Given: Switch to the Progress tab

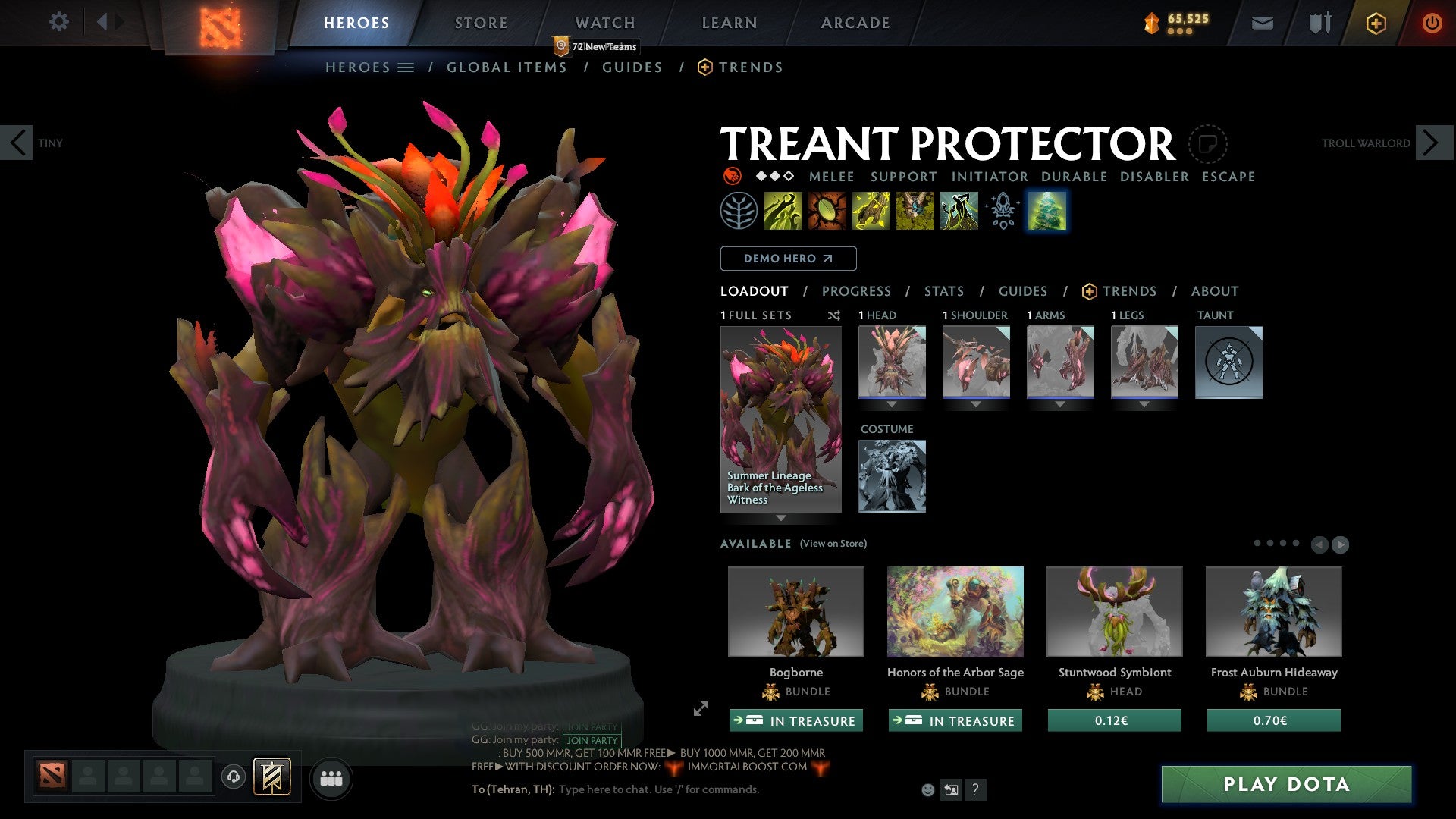Looking at the screenshot, I should 856,291.
